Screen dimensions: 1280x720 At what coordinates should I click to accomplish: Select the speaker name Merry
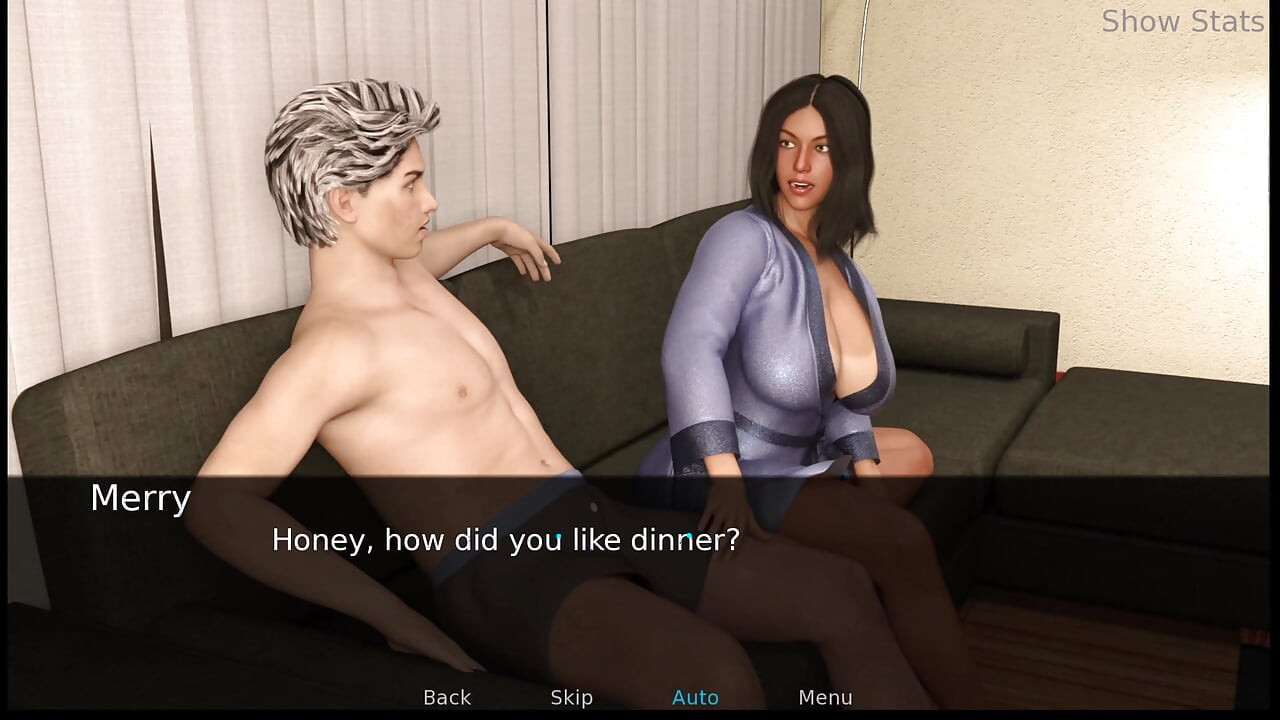coord(140,498)
